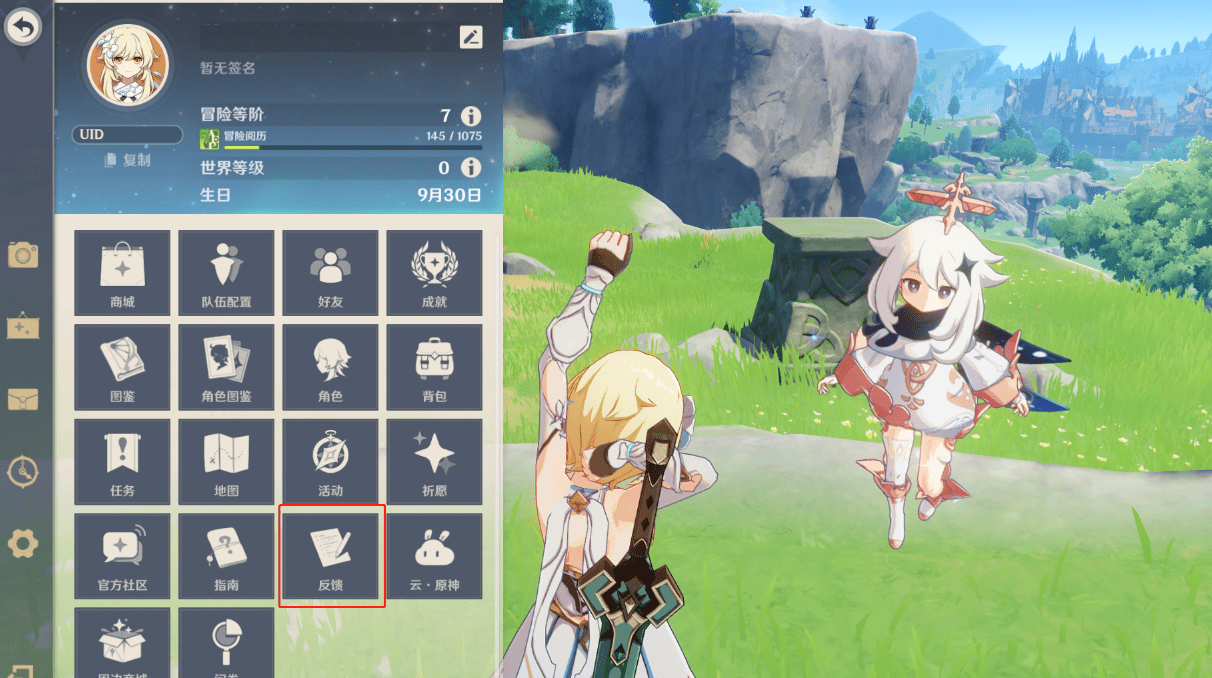Open the 祈愿 wish screen
The height and width of the screenshot is (678, 1212).
click(x=434, y=462)
